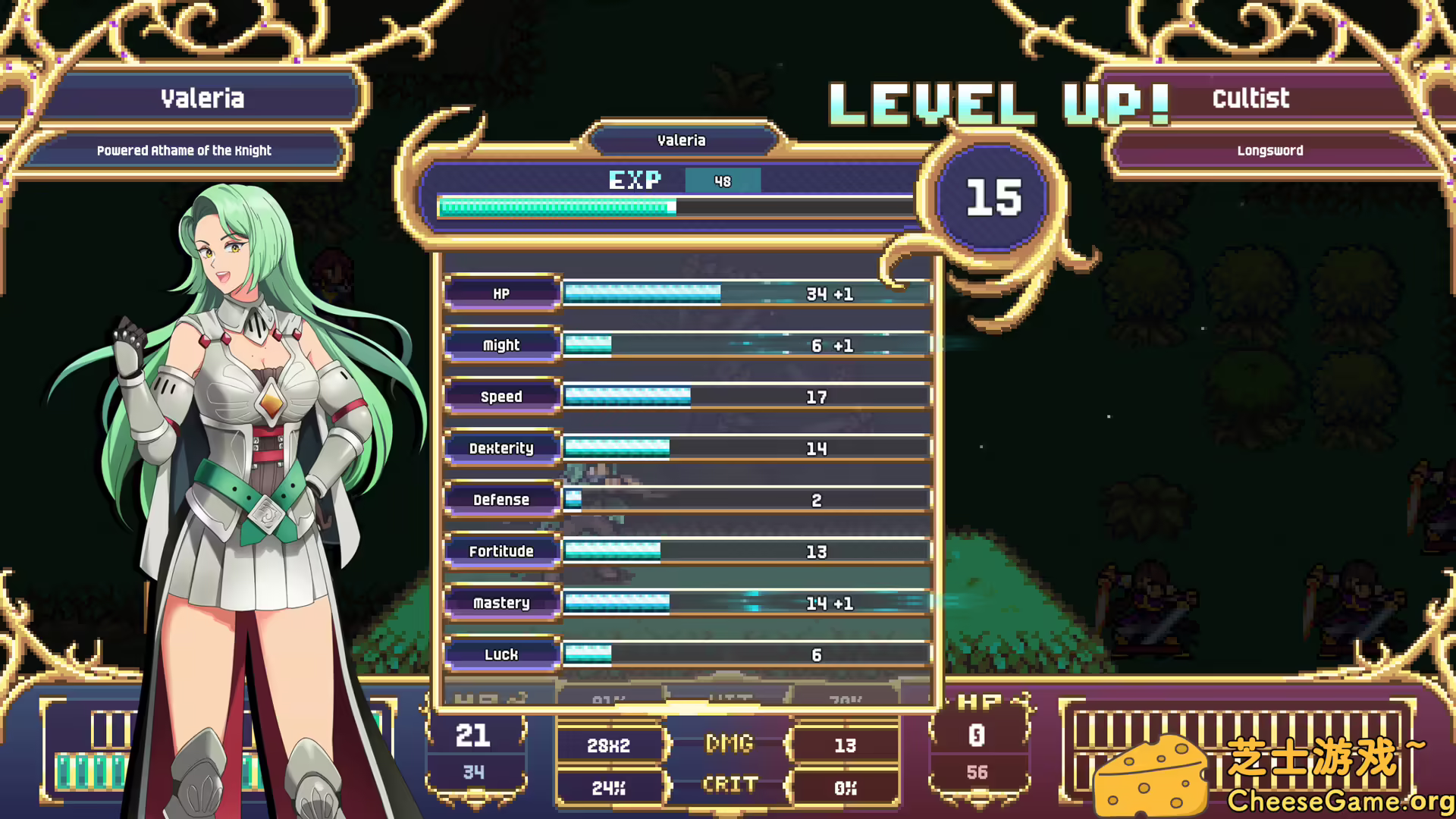Viewport: 1456px width, 819px height.
Task: Select the Valeria name banner
Action: (203, 98)
